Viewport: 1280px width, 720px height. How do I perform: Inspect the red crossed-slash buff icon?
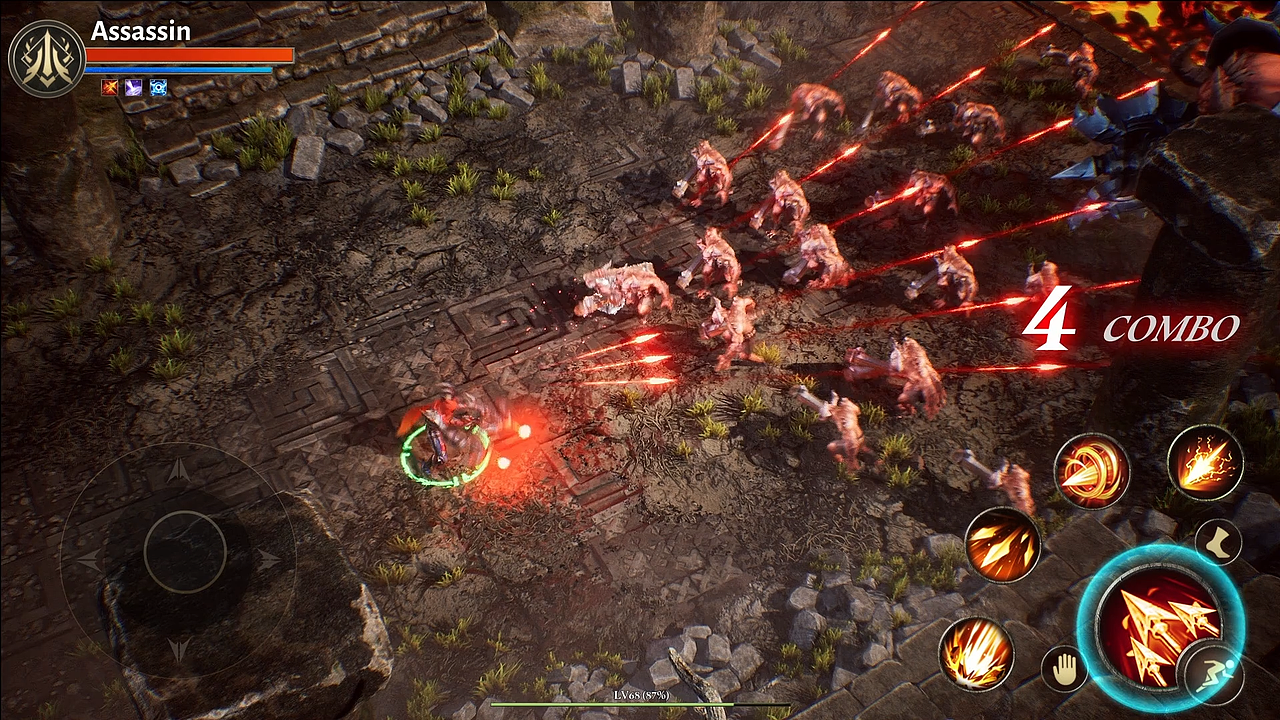point(109,87)
